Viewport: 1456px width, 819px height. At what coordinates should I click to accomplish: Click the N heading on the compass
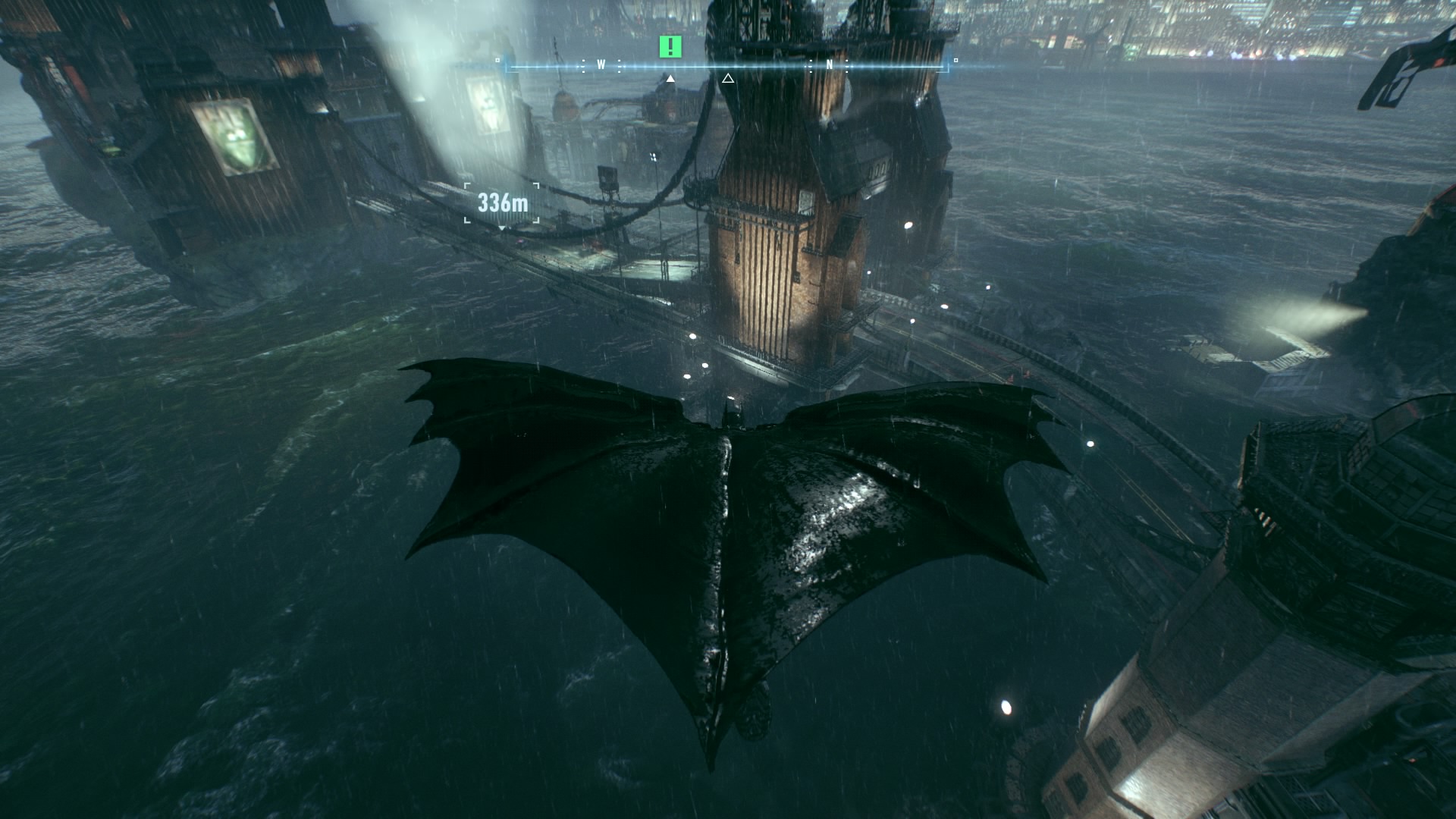coord(830,65)
